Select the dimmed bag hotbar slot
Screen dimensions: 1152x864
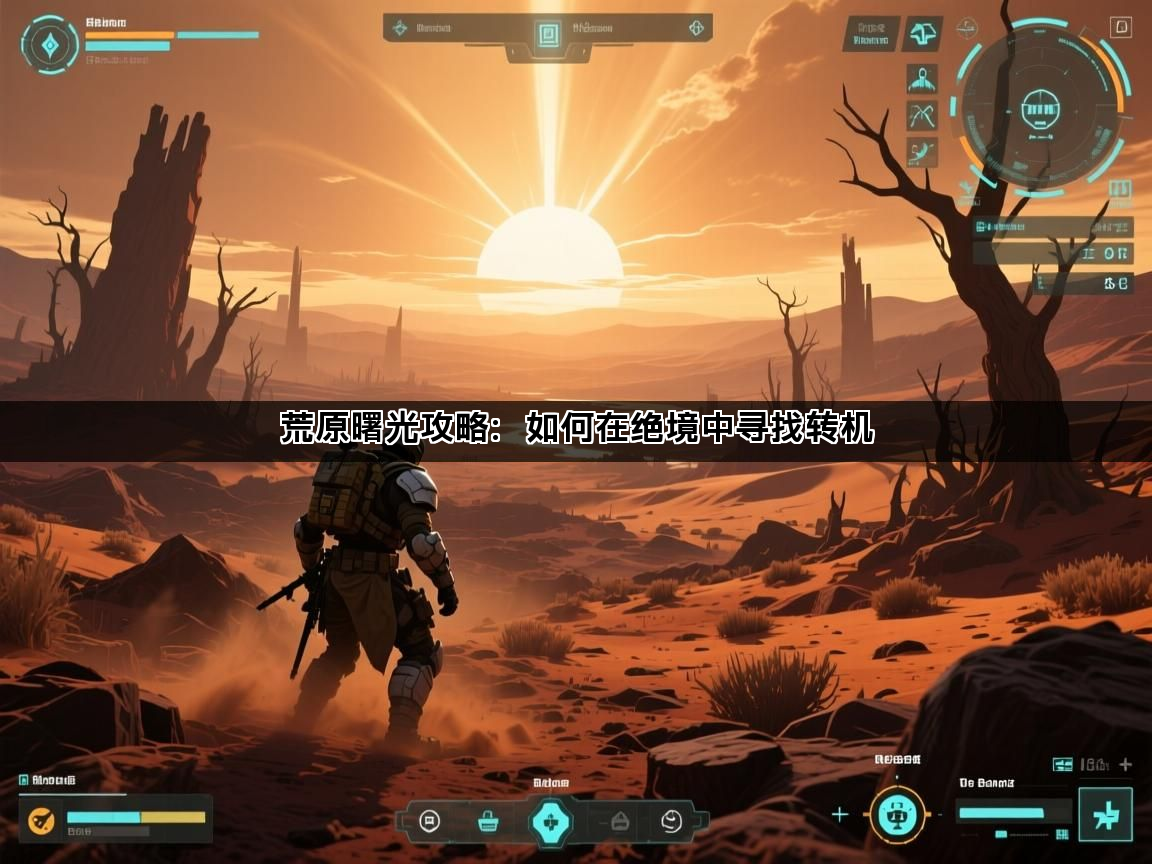click(620, 822)
